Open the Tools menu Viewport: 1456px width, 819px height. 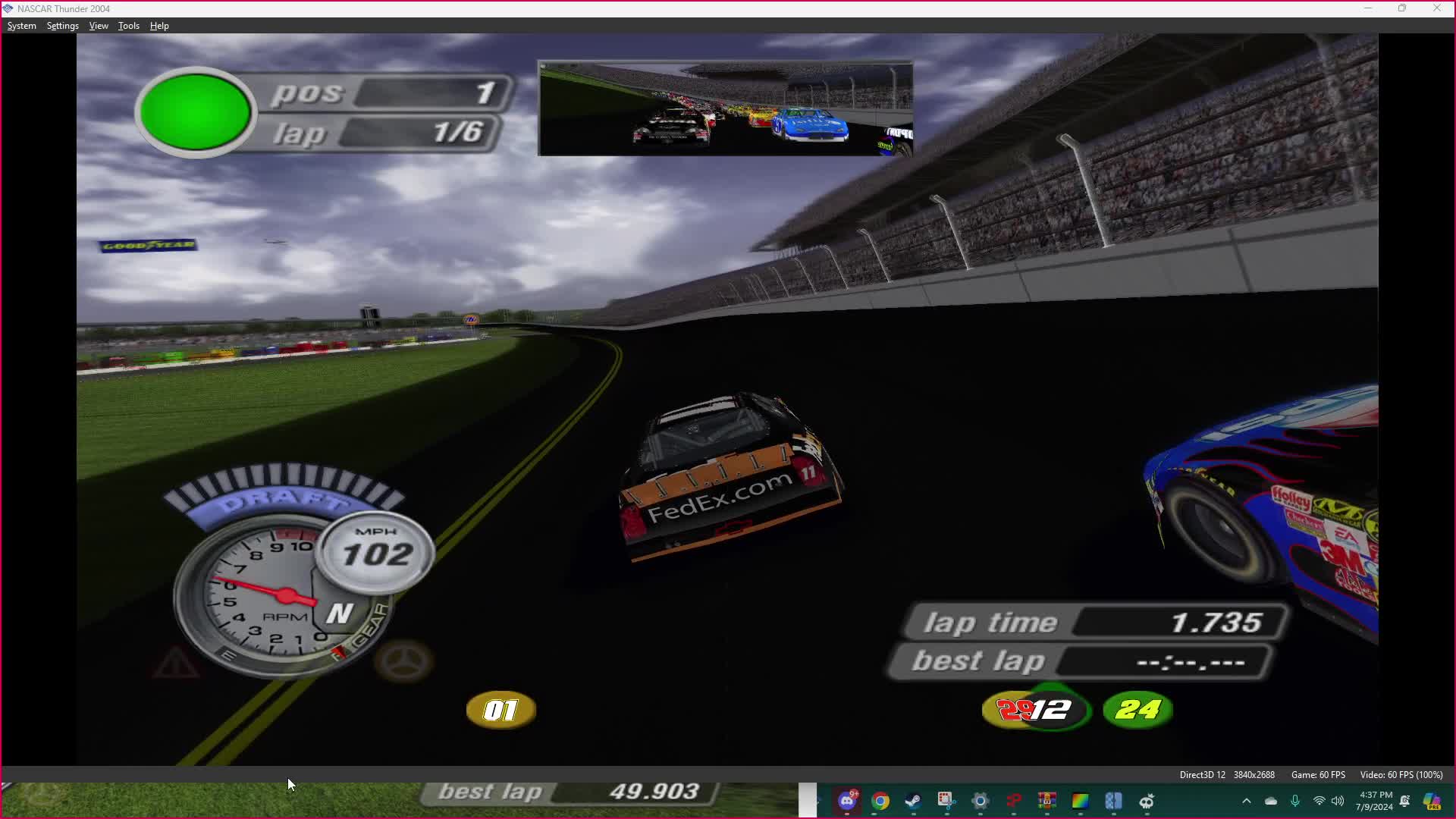pos(128,25)
